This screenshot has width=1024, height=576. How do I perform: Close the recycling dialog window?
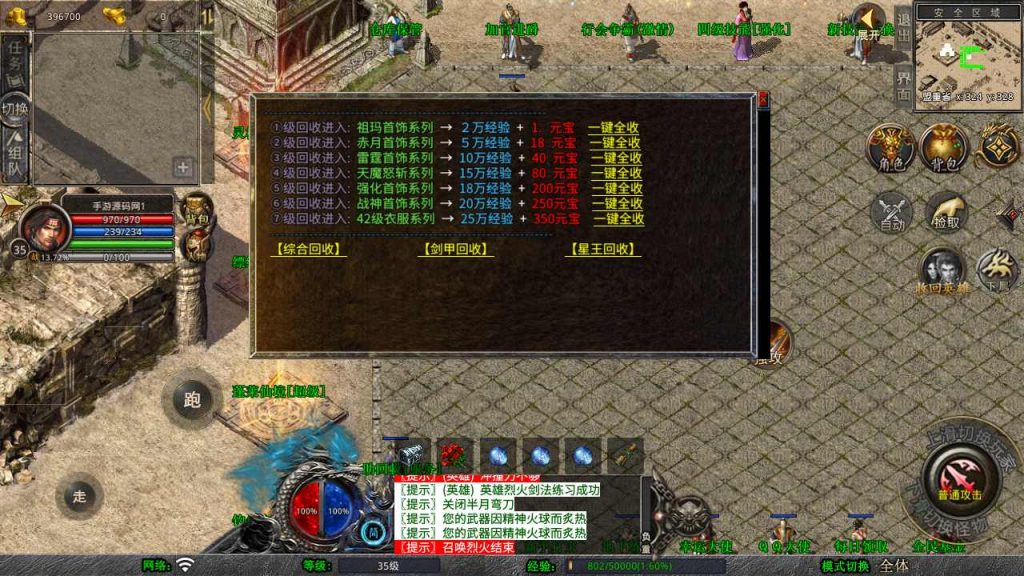pos(763,99)
